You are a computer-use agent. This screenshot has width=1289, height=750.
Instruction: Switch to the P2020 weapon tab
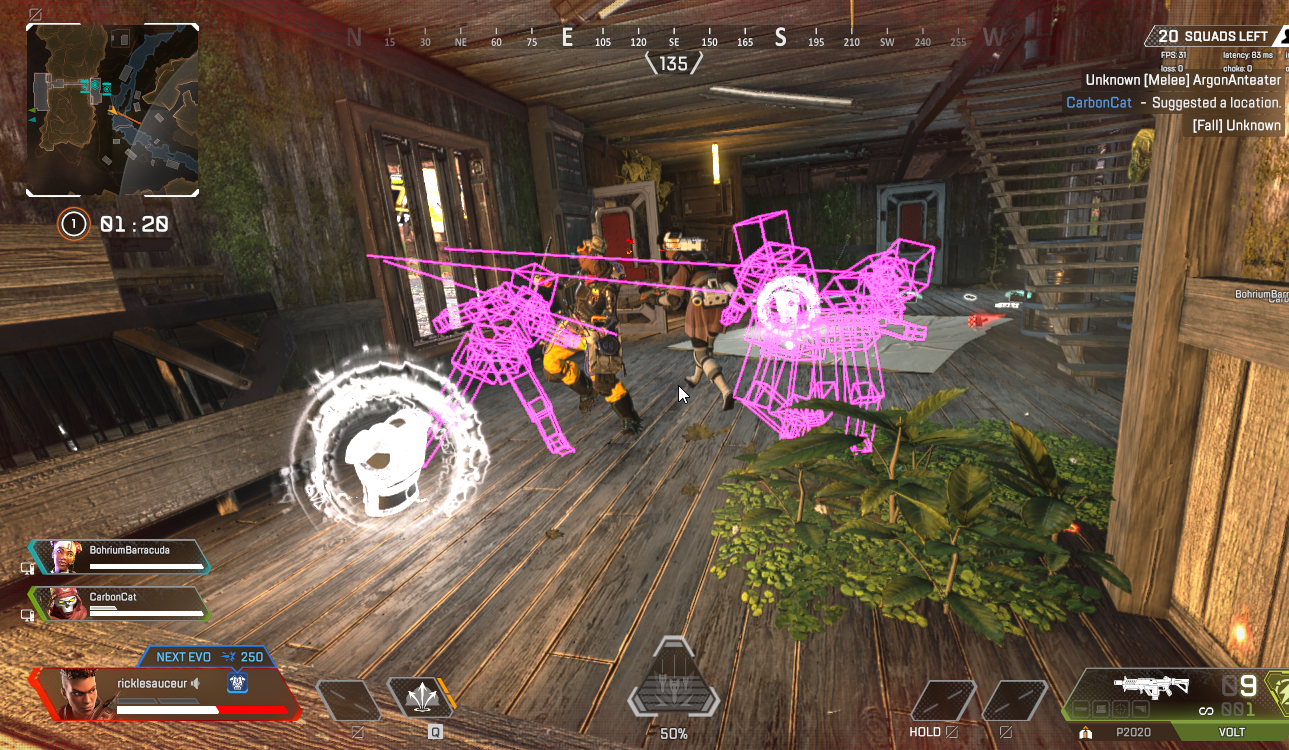pyautogui.click(x=1132, y=732)
